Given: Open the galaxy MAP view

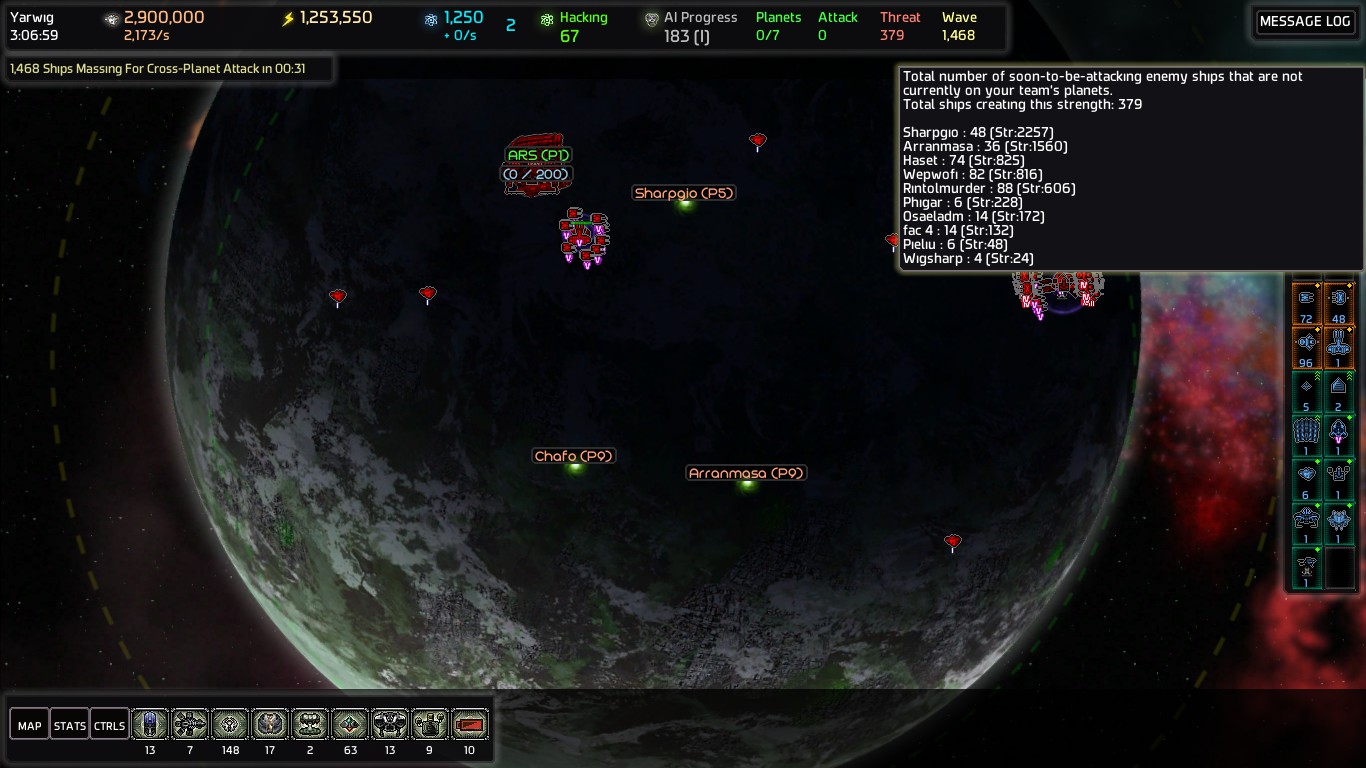Looking at the screenshot, I should [30, 725].
